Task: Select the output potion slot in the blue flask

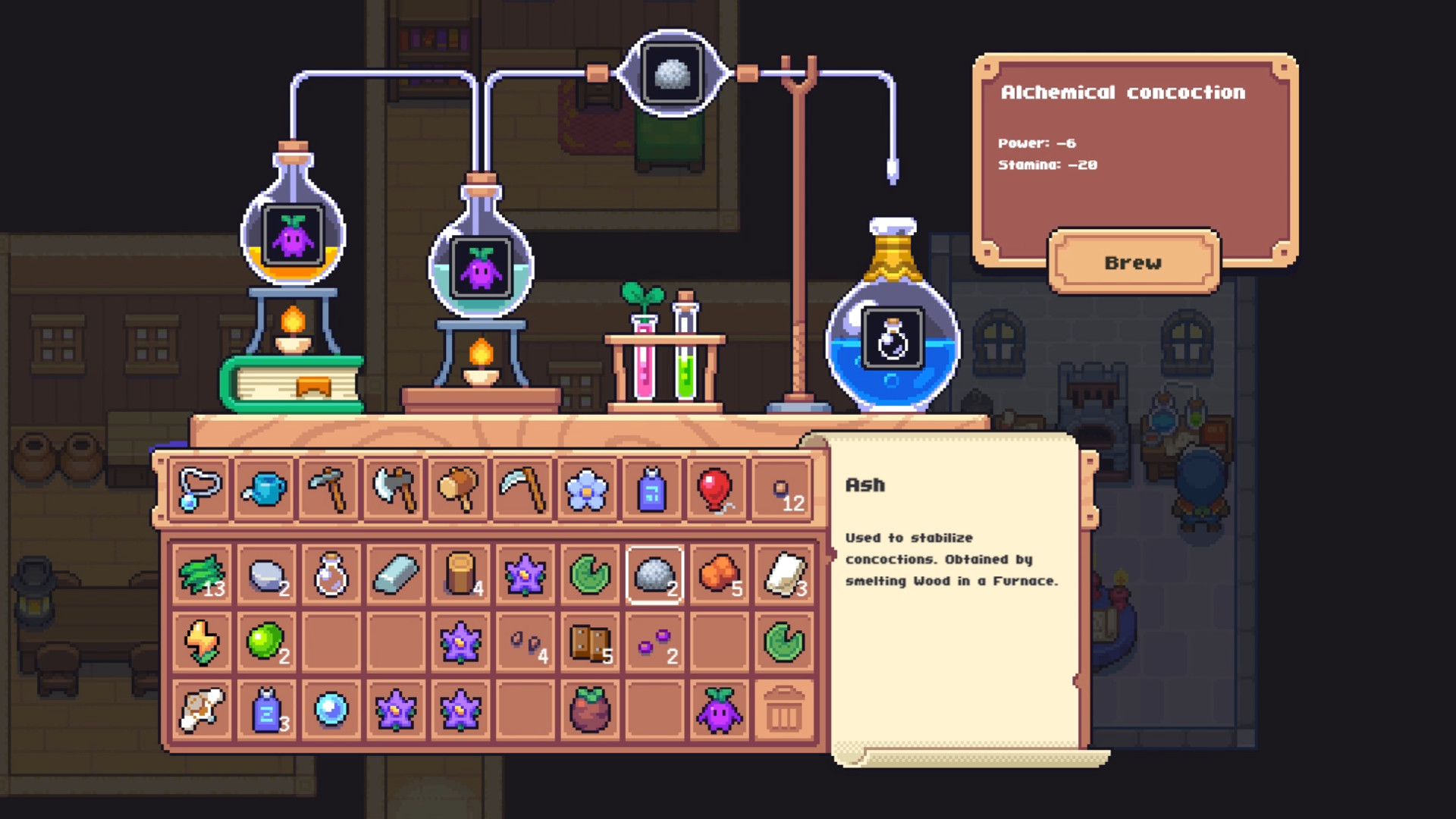Action: [893, 338]
